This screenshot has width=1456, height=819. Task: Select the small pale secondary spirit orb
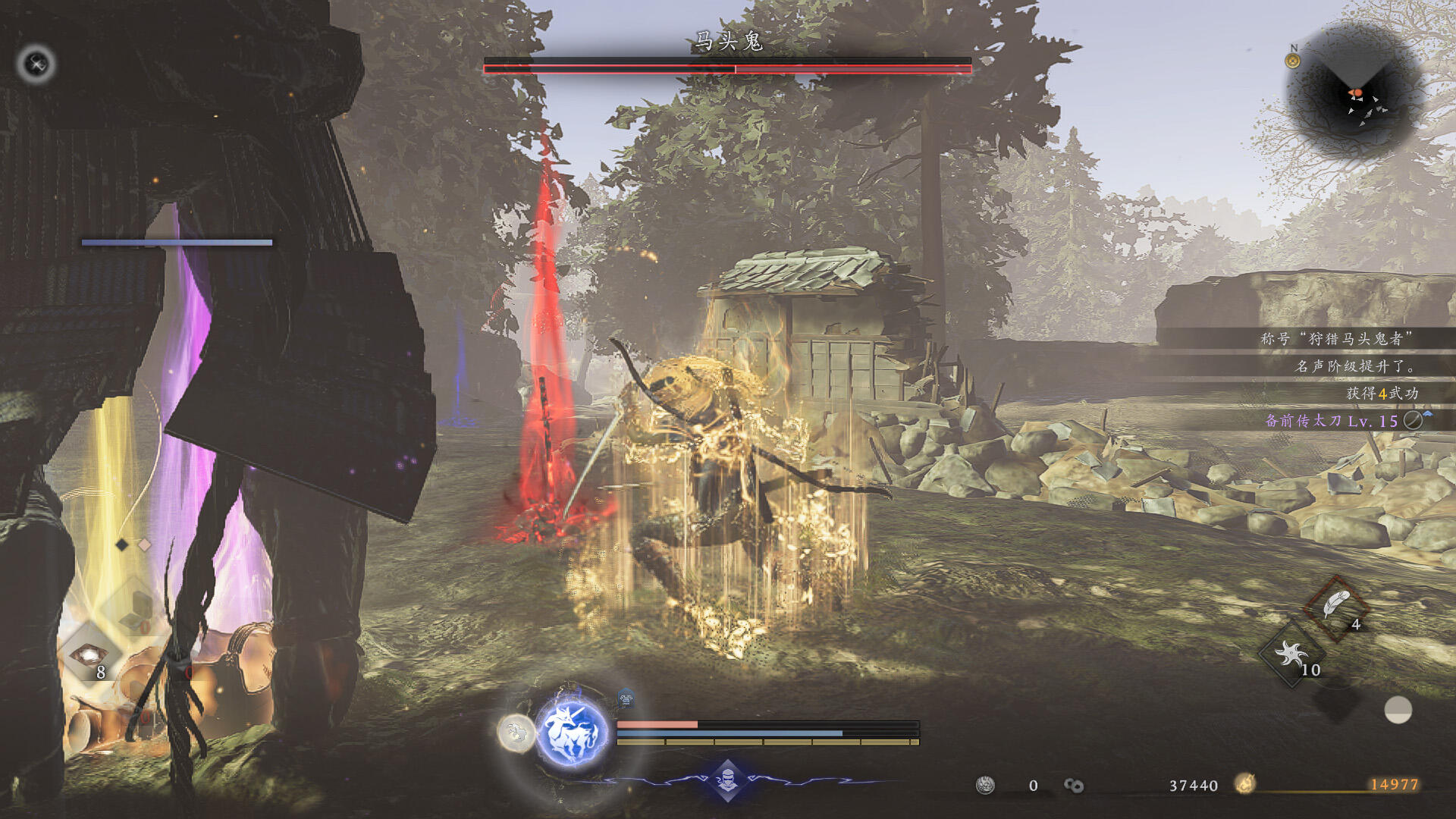(516, 733)
